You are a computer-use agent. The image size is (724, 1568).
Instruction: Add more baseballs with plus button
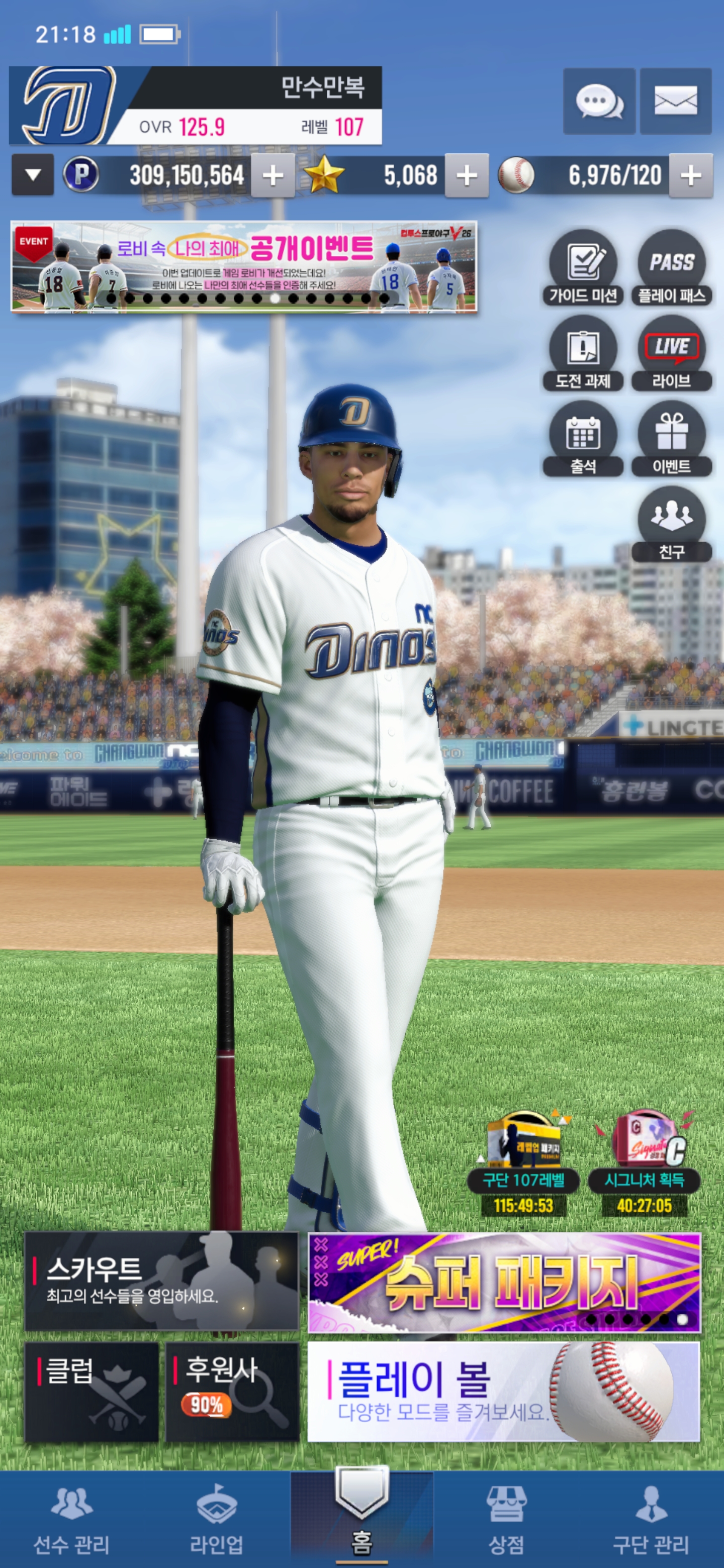click(690, 176)
